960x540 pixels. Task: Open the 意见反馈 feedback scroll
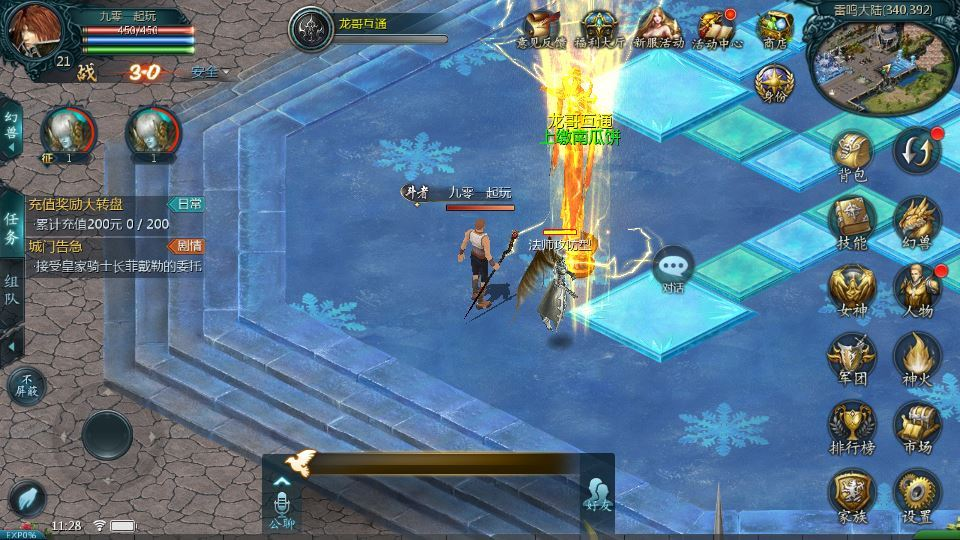pos(541,29)
